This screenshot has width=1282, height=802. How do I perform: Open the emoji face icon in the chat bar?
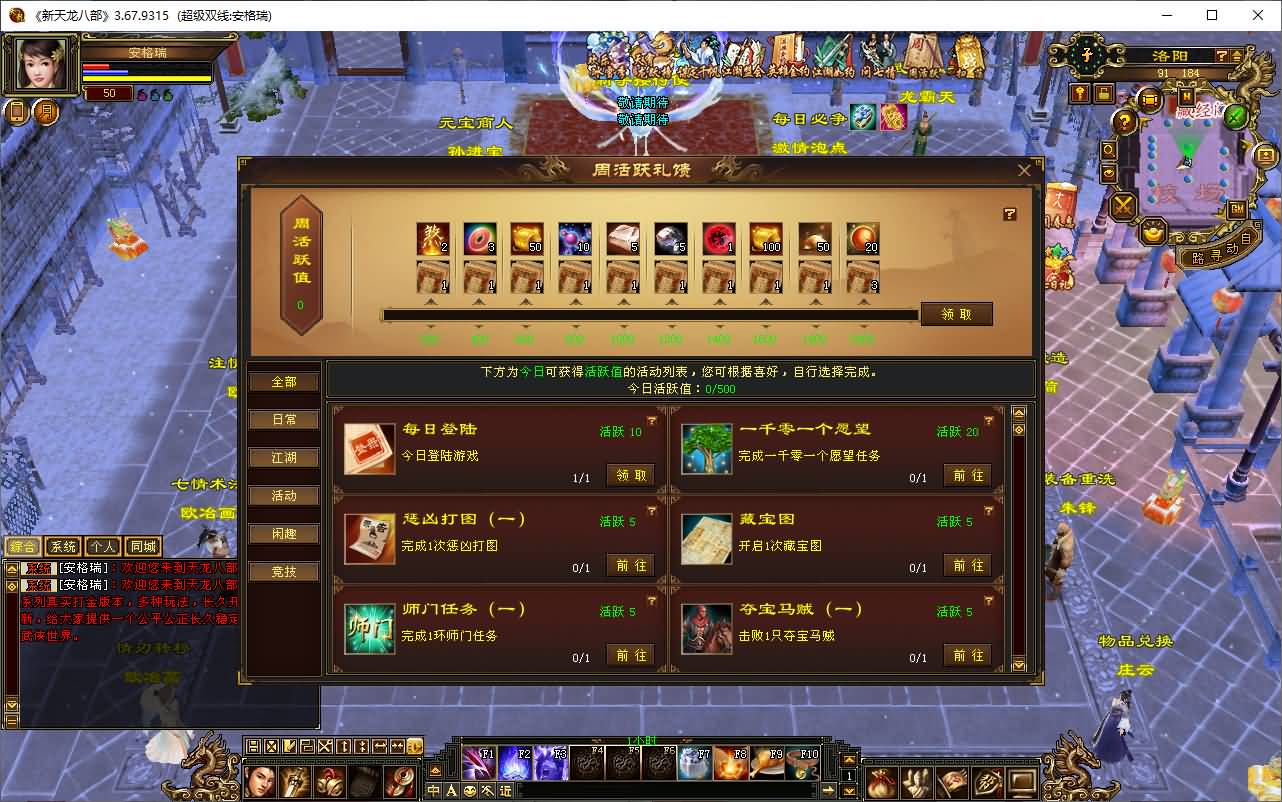pos(470,791)
